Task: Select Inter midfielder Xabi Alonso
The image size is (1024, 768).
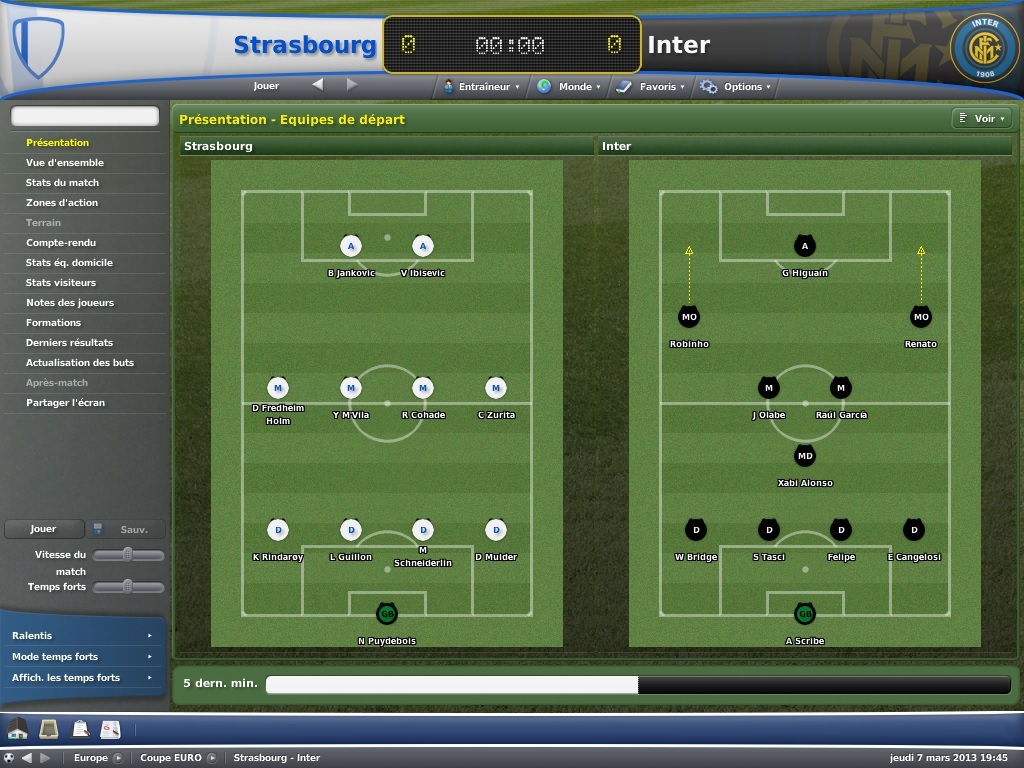Action: coord(805,457)
